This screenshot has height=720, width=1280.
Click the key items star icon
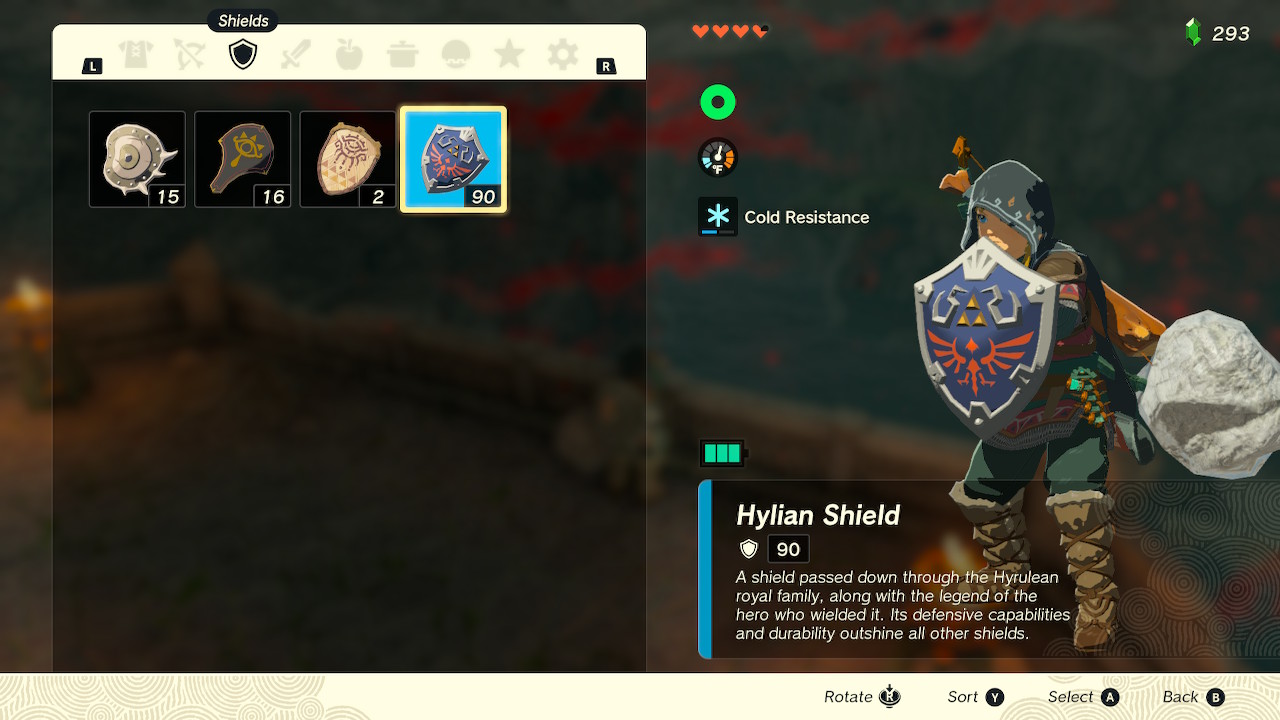click(508, 54)
